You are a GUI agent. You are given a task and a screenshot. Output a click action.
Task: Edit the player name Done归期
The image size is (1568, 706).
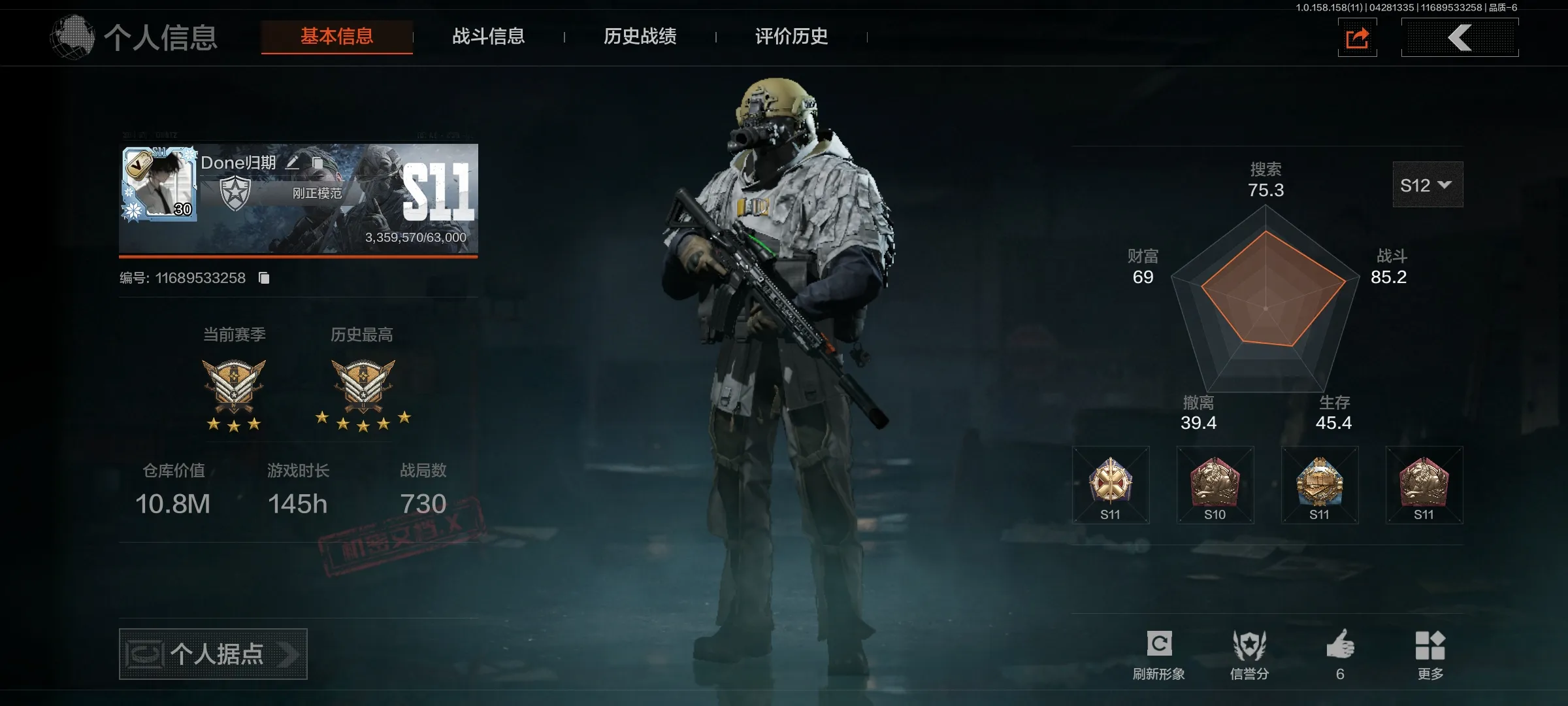tap(292, 163)
